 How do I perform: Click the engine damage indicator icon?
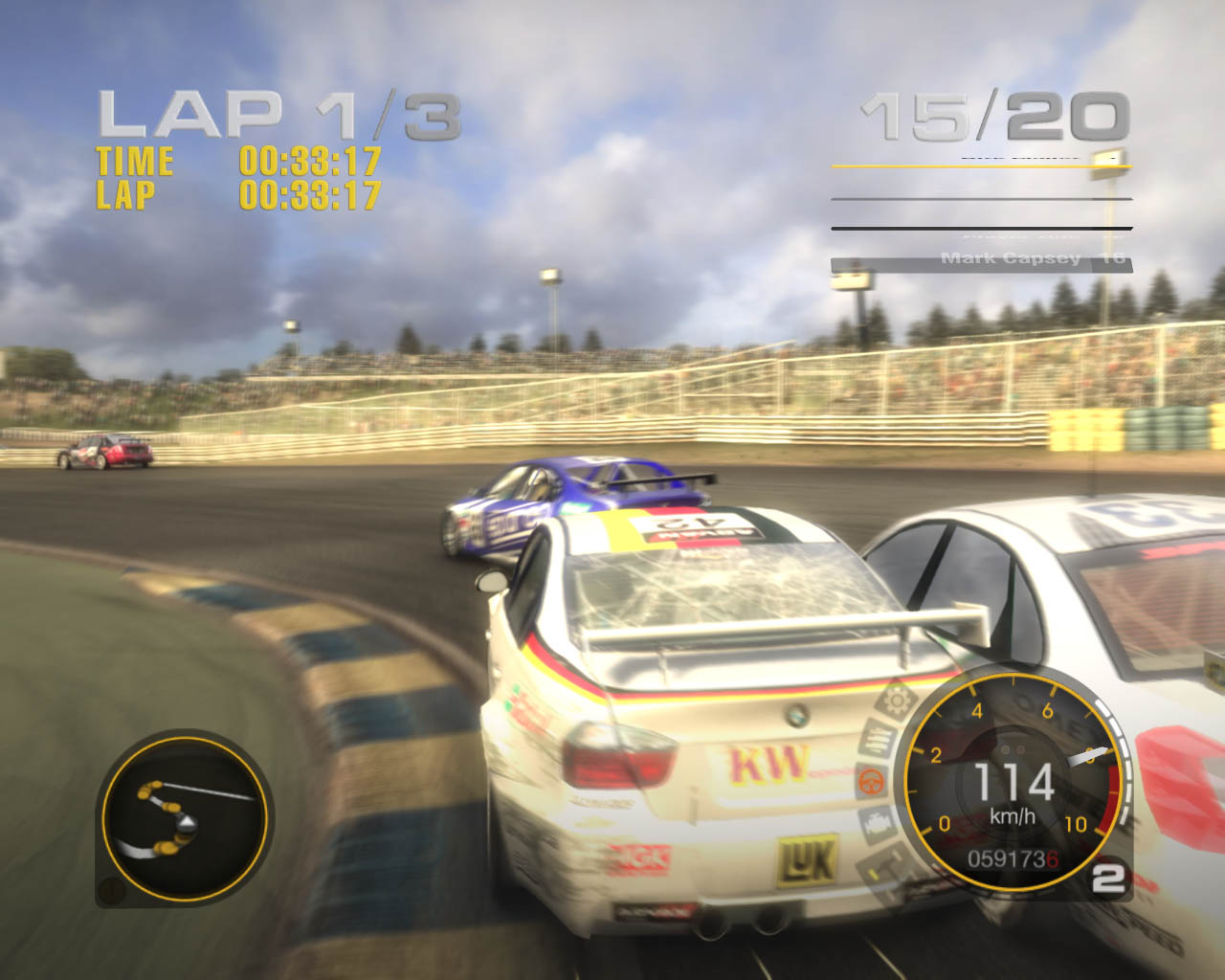(877, 822)
